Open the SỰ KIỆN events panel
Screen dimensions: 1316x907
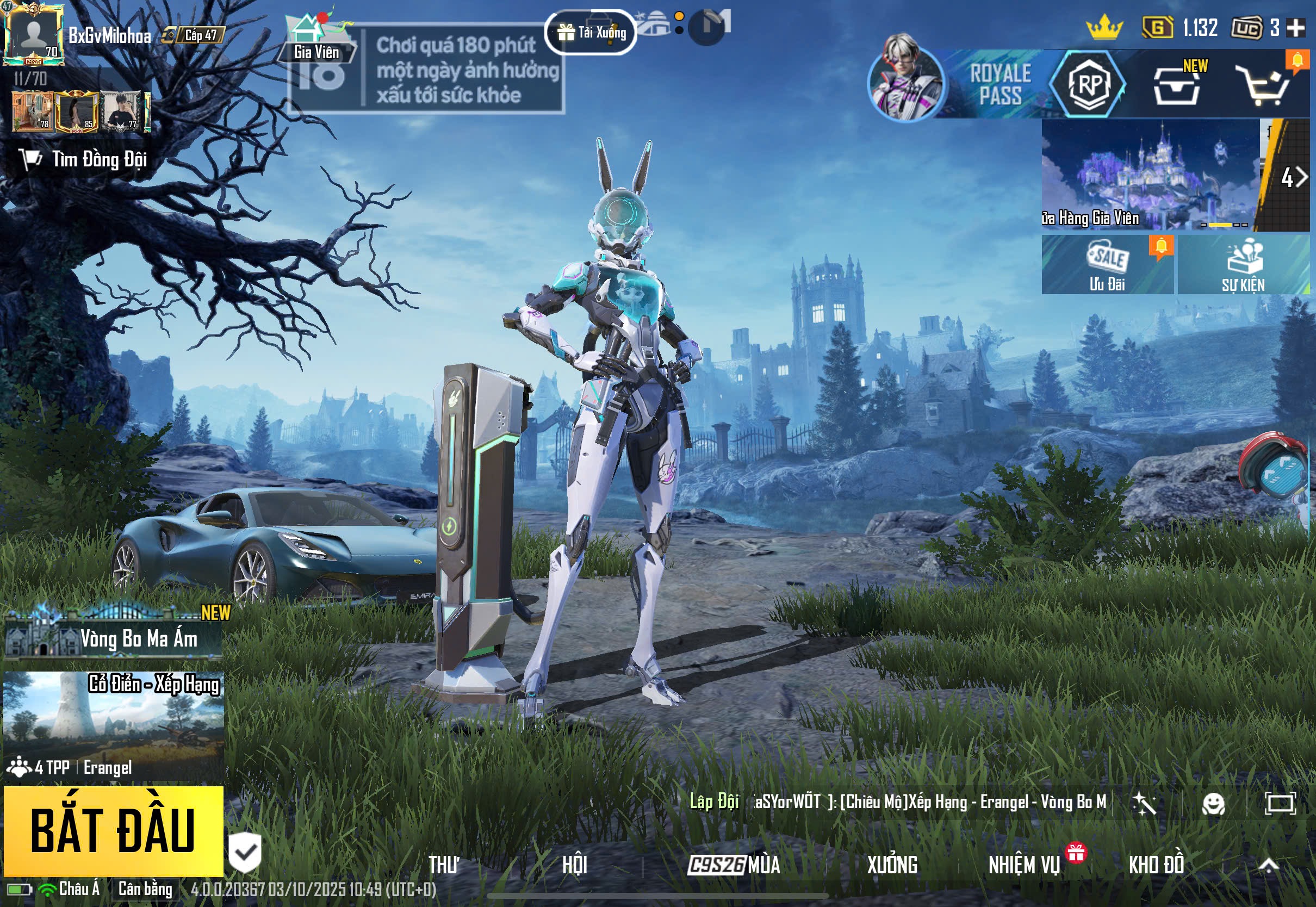coord(1243,265)
